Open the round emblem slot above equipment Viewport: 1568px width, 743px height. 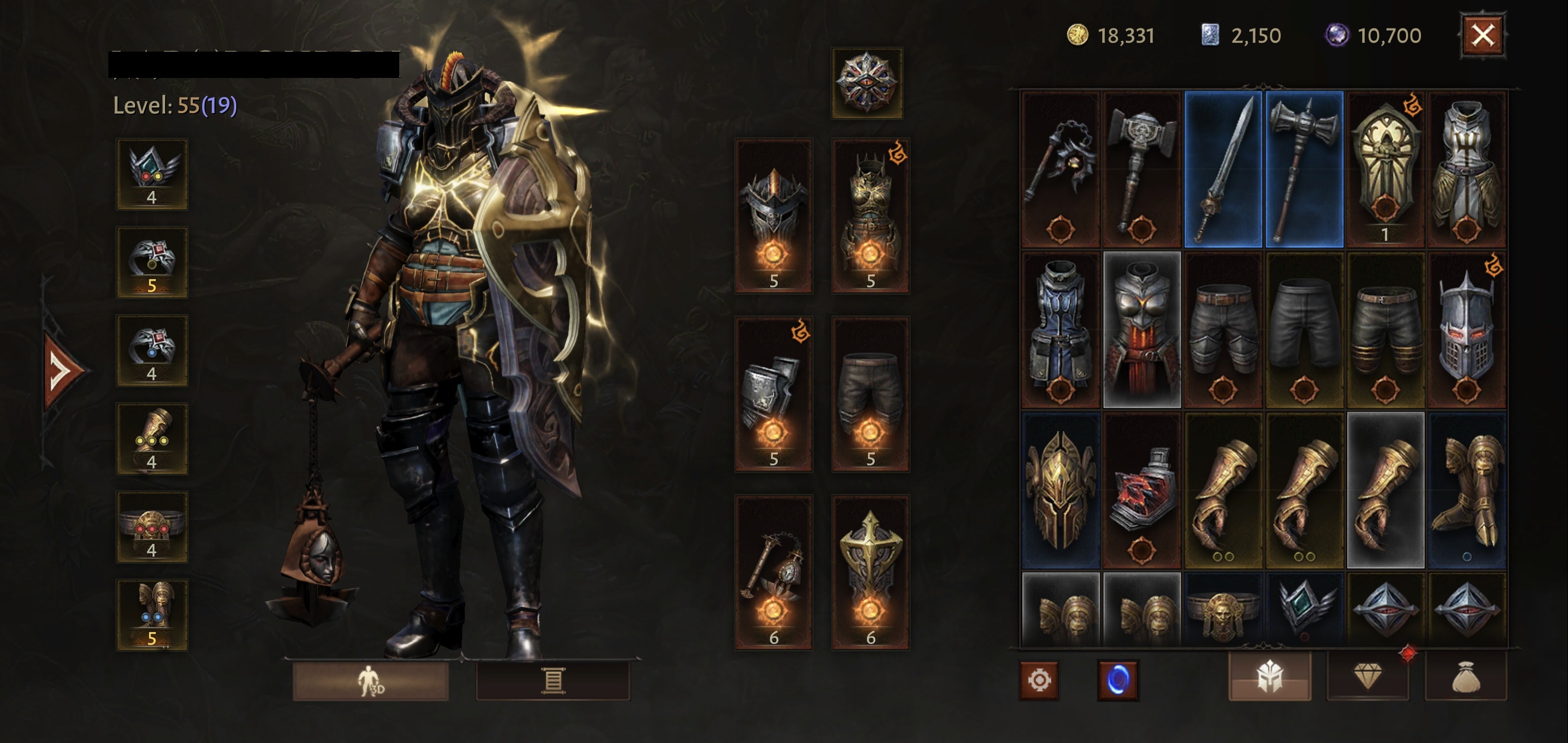point(867,83)
